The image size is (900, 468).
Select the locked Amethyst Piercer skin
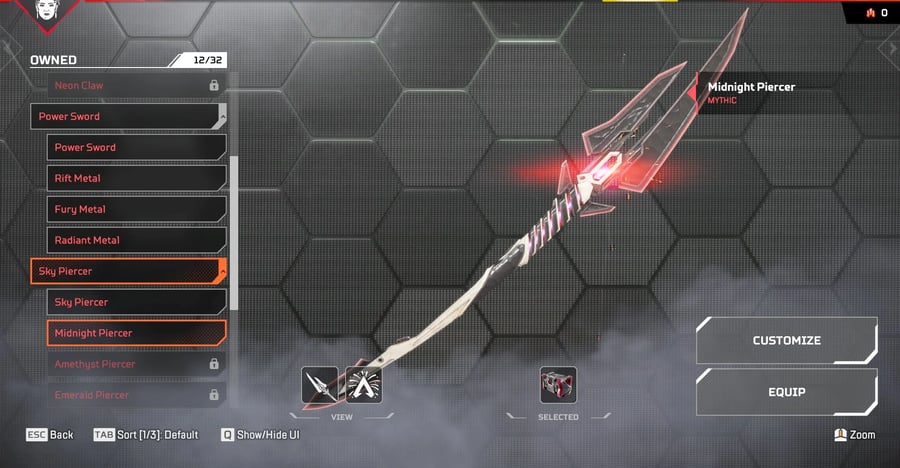(136, 364)
